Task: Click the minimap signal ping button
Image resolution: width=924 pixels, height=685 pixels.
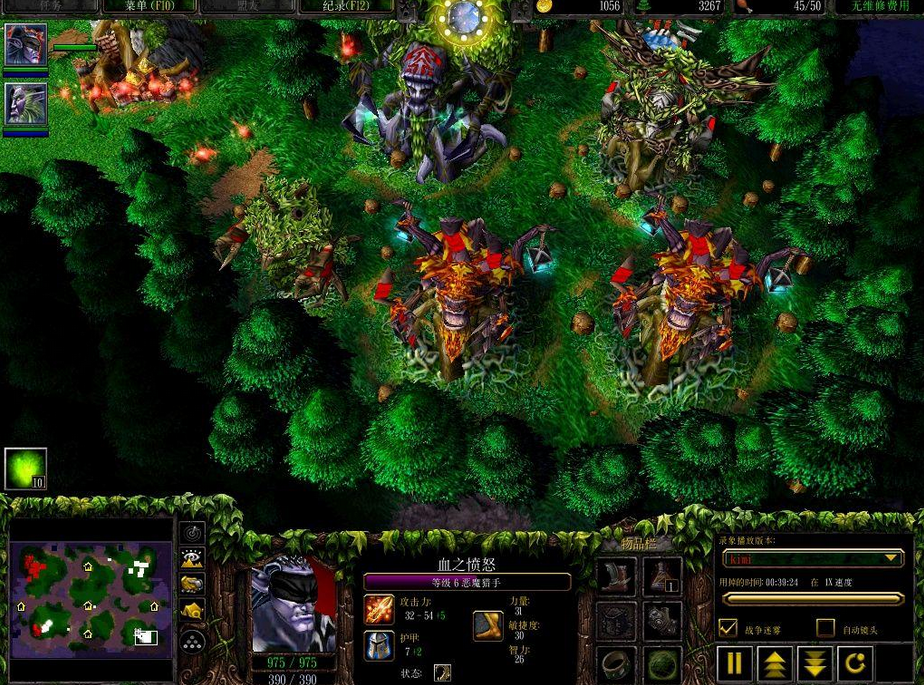Action: [x=192, y=533]
